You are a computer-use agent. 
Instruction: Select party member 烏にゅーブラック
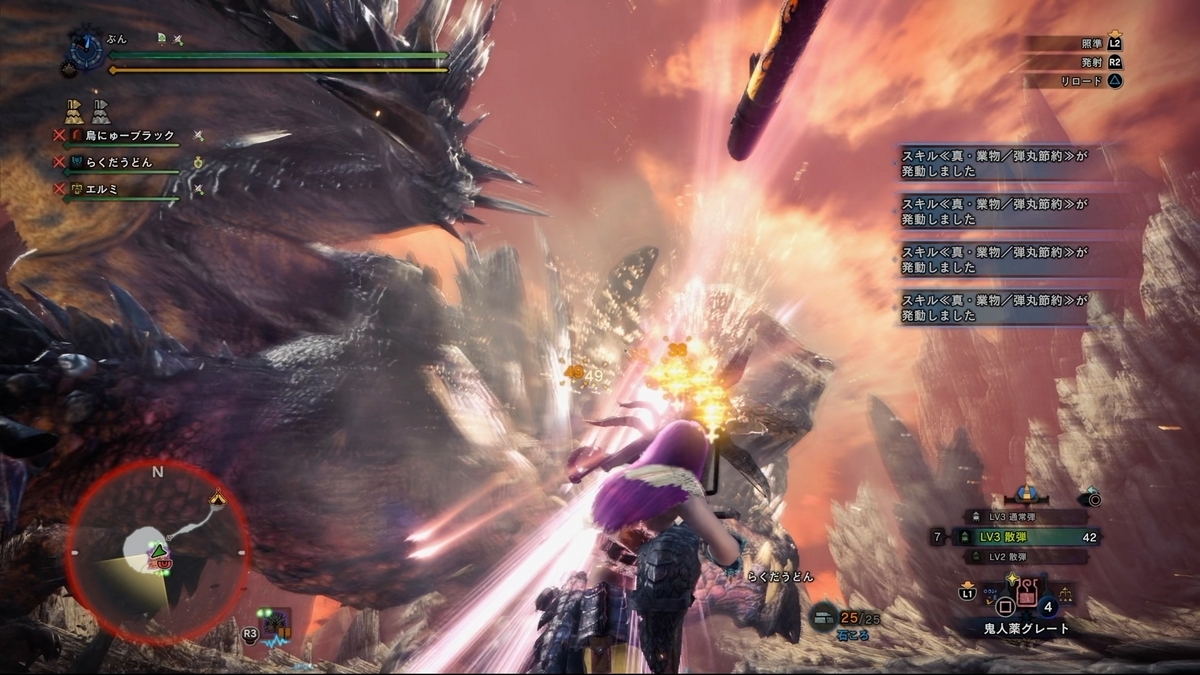point(129,136)
